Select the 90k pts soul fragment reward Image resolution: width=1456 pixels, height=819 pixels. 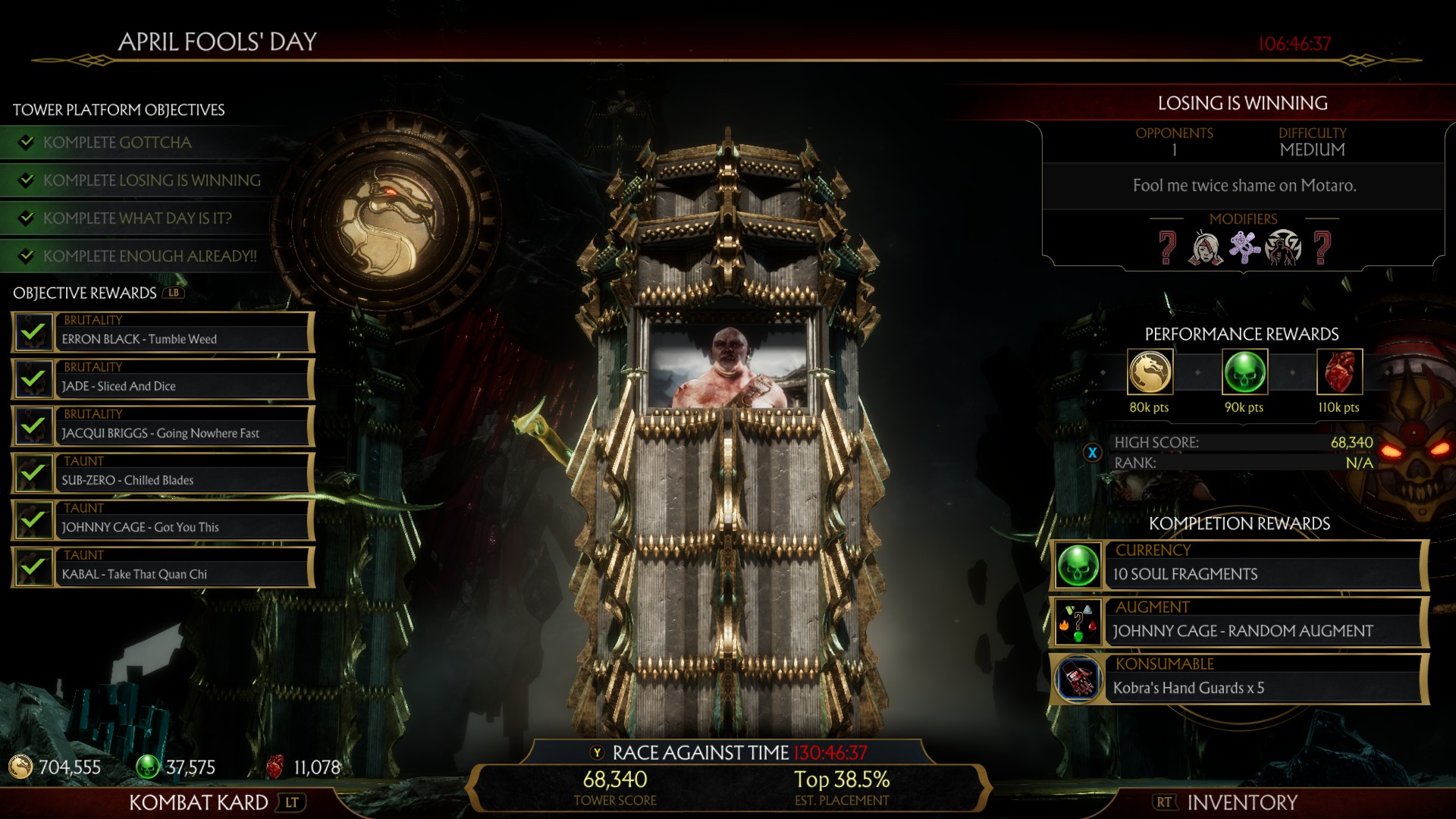1244,372
